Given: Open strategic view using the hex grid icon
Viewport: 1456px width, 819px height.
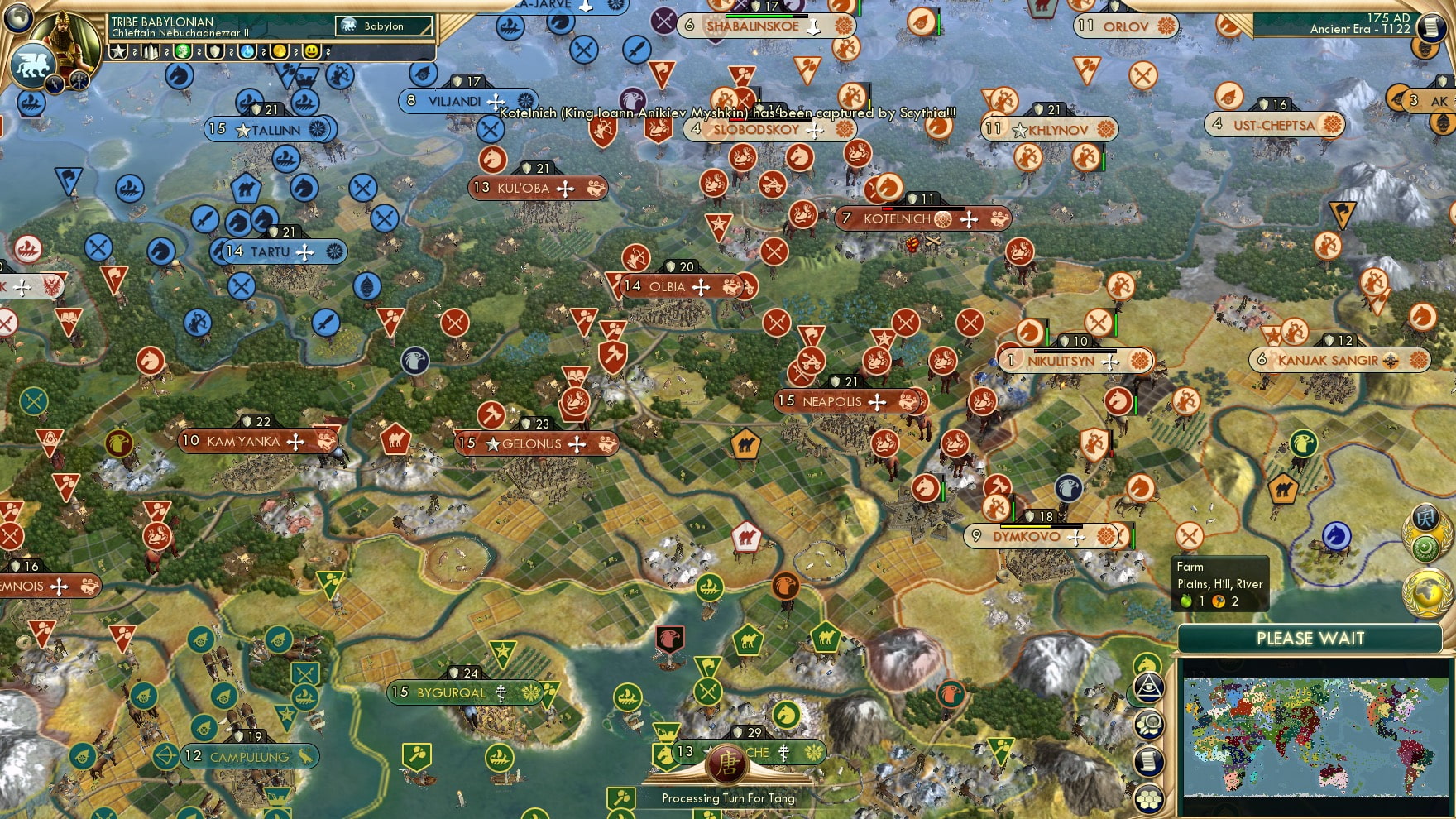Looking at the screenshot, I should [x=1149, y=798].
